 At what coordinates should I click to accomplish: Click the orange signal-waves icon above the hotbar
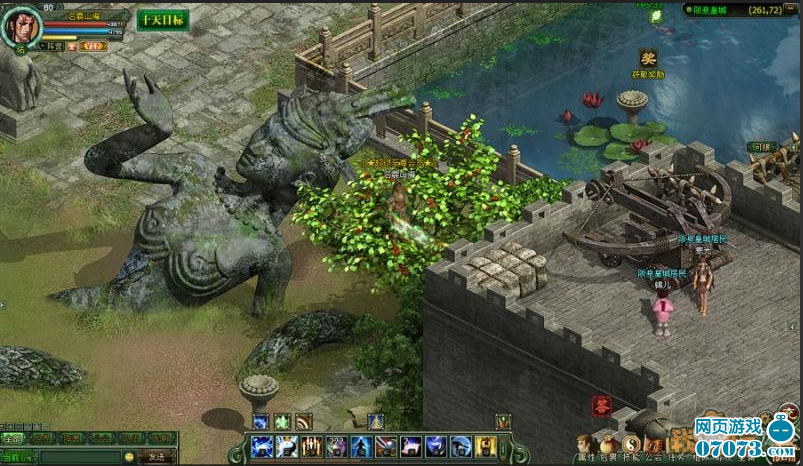point(304,421)
